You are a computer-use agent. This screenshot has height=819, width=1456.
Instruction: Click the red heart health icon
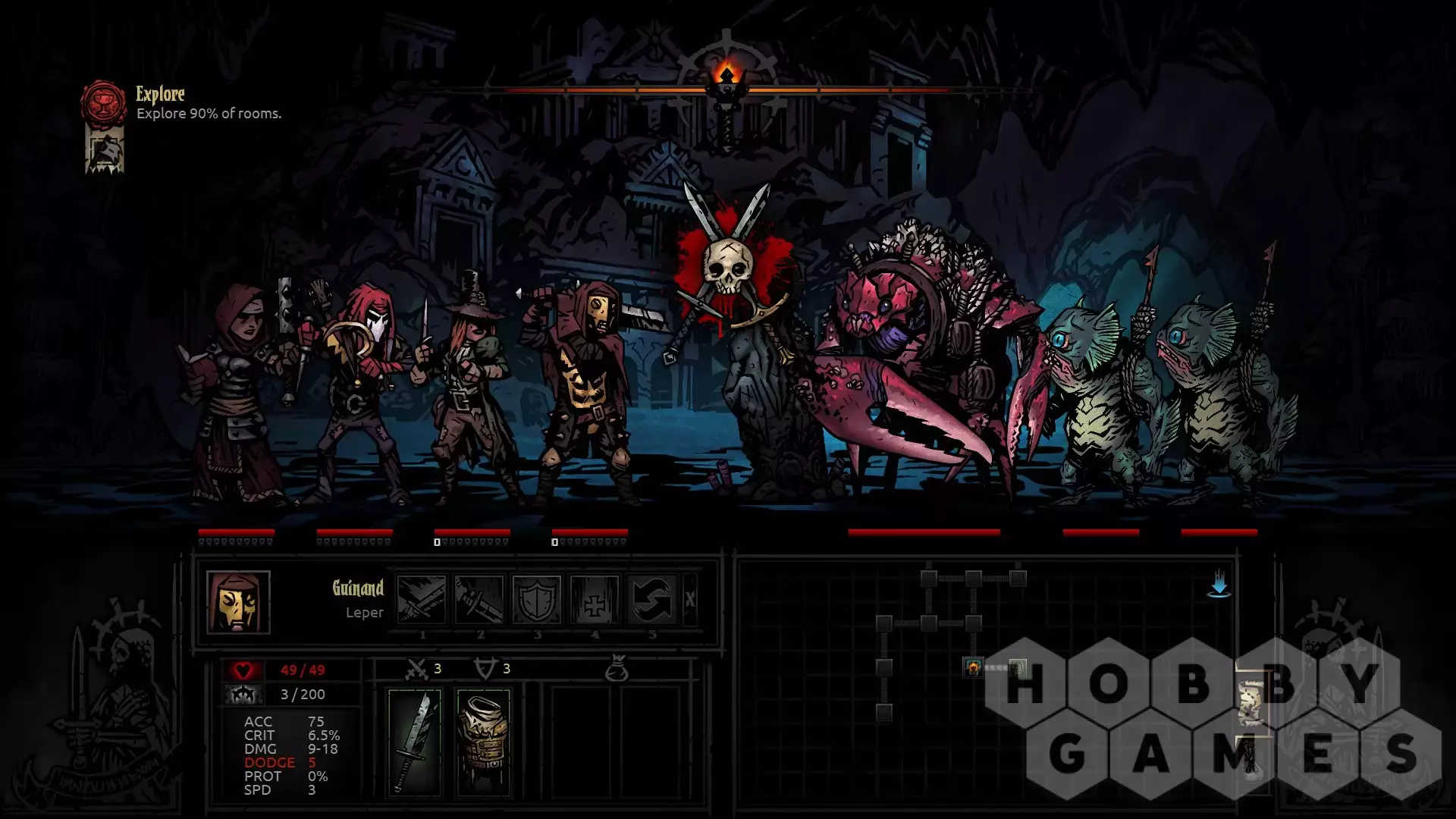pyautogui.click(x=243, y=670)
